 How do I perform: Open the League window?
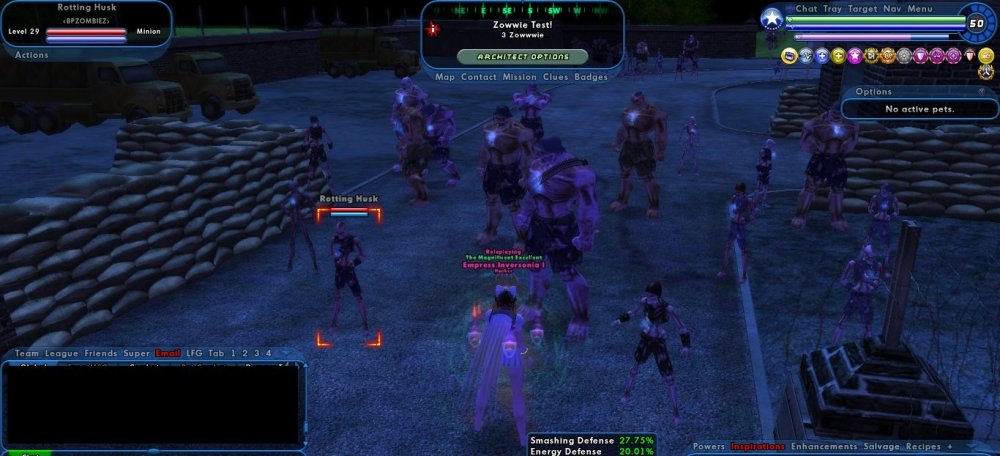(62, 353)
